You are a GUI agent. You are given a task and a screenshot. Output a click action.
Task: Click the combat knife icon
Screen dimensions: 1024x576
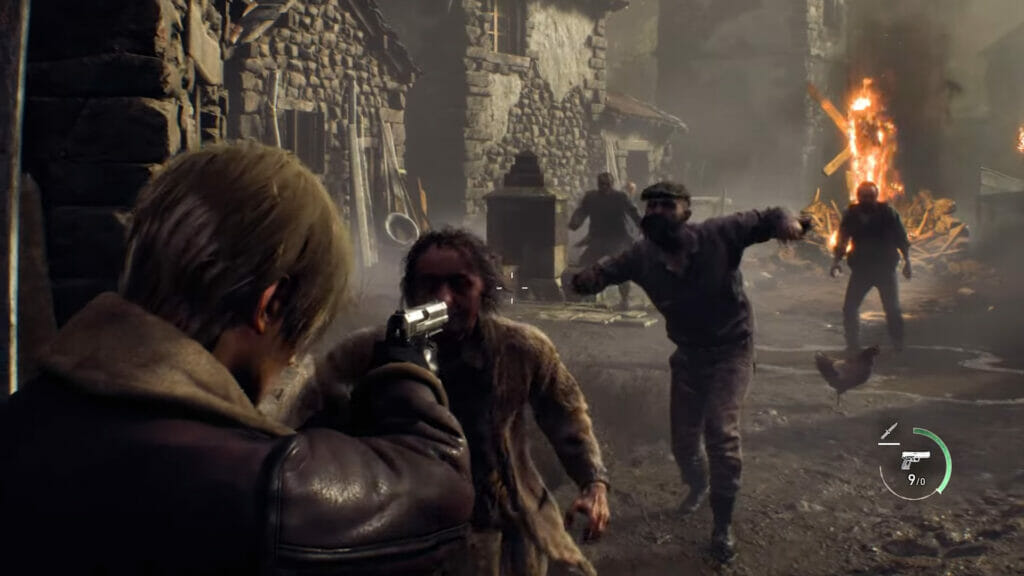(x=889, y=432)
